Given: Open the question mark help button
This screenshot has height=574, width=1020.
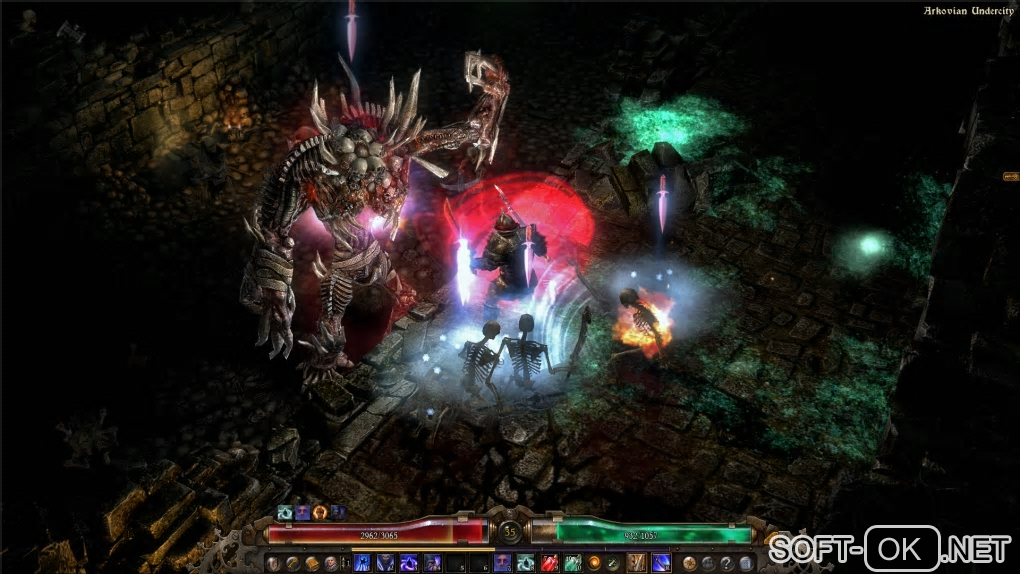Looking at the screenshot, I should pos(727,563).
